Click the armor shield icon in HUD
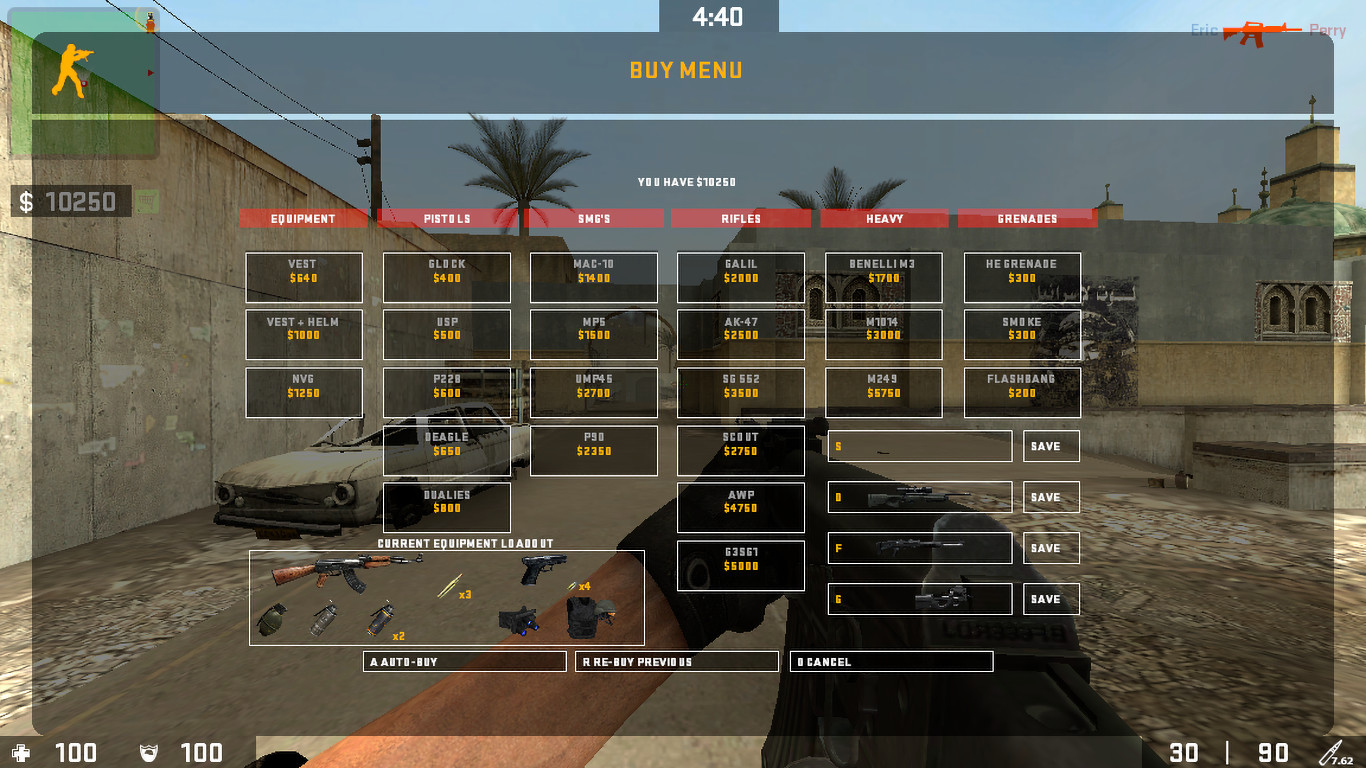The image size is (1366, 768). click(x=148, y=753)
